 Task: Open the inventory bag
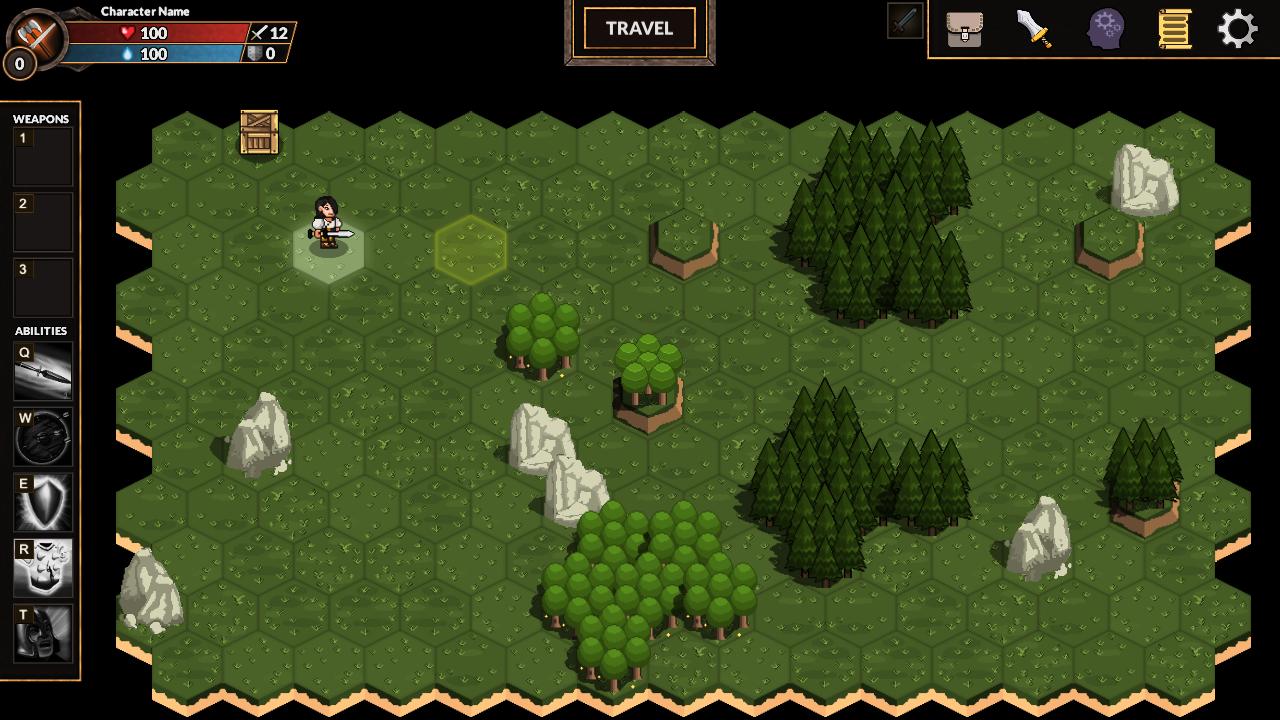964,28
